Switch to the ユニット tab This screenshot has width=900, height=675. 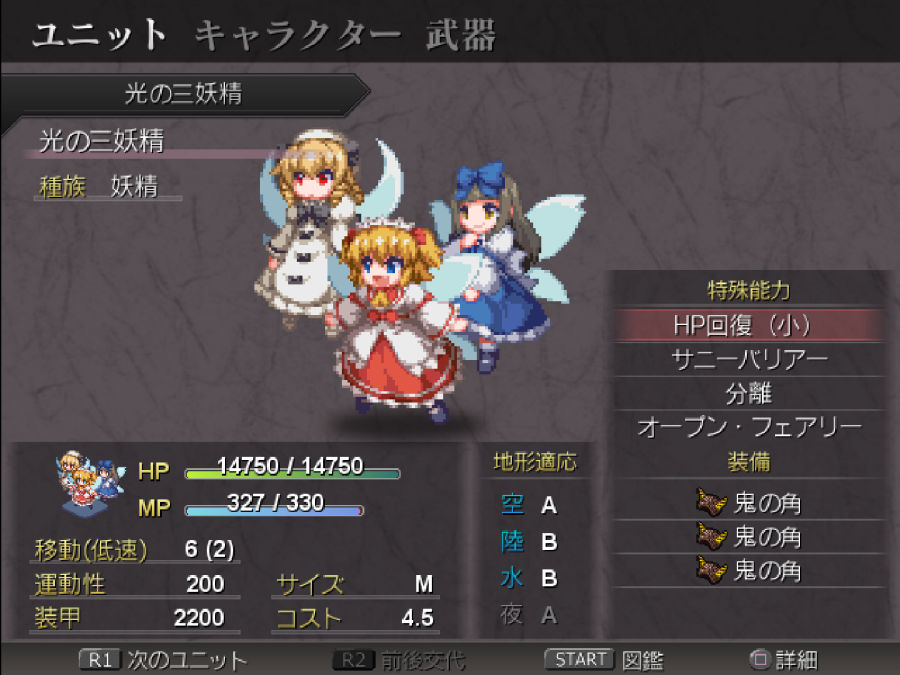click(99, 35)
